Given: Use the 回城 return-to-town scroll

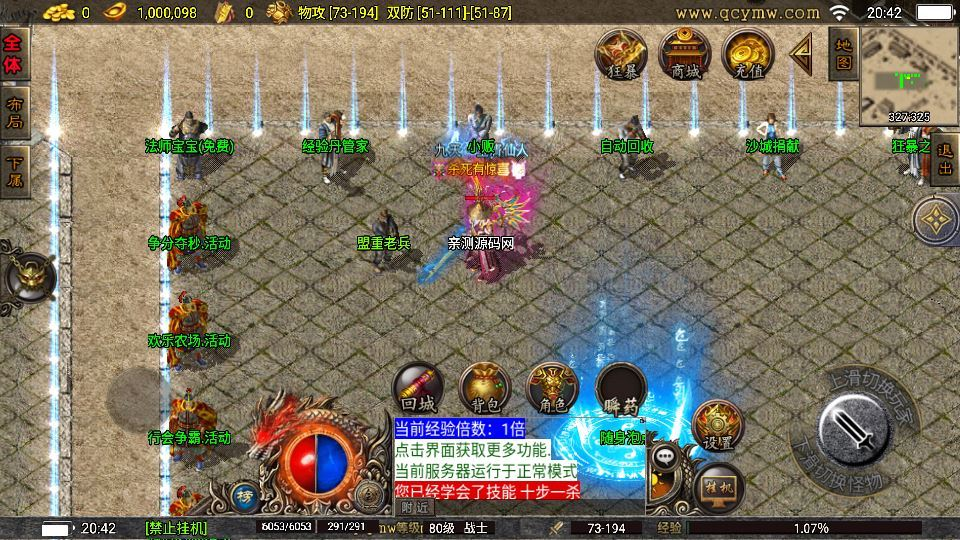Looking at the screenshot, I should click(x=419, y=388).
